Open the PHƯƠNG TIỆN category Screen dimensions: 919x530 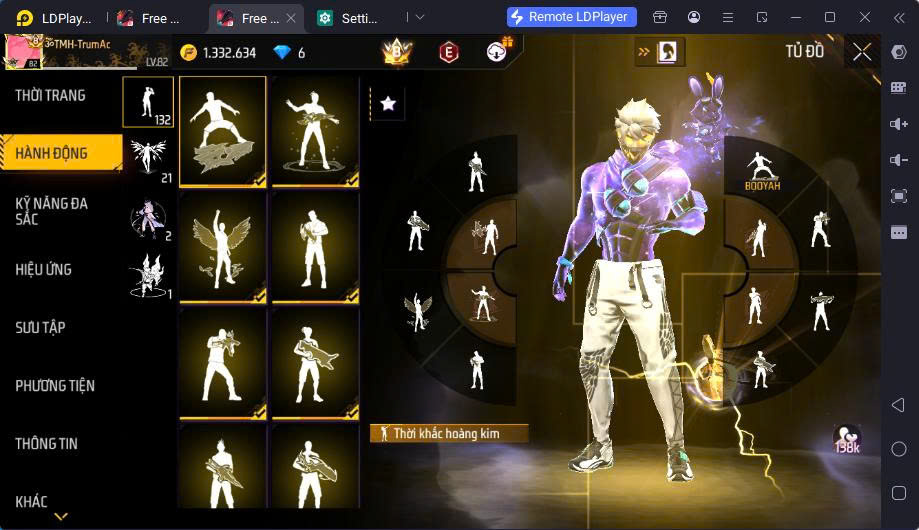(x=55, y=385)
